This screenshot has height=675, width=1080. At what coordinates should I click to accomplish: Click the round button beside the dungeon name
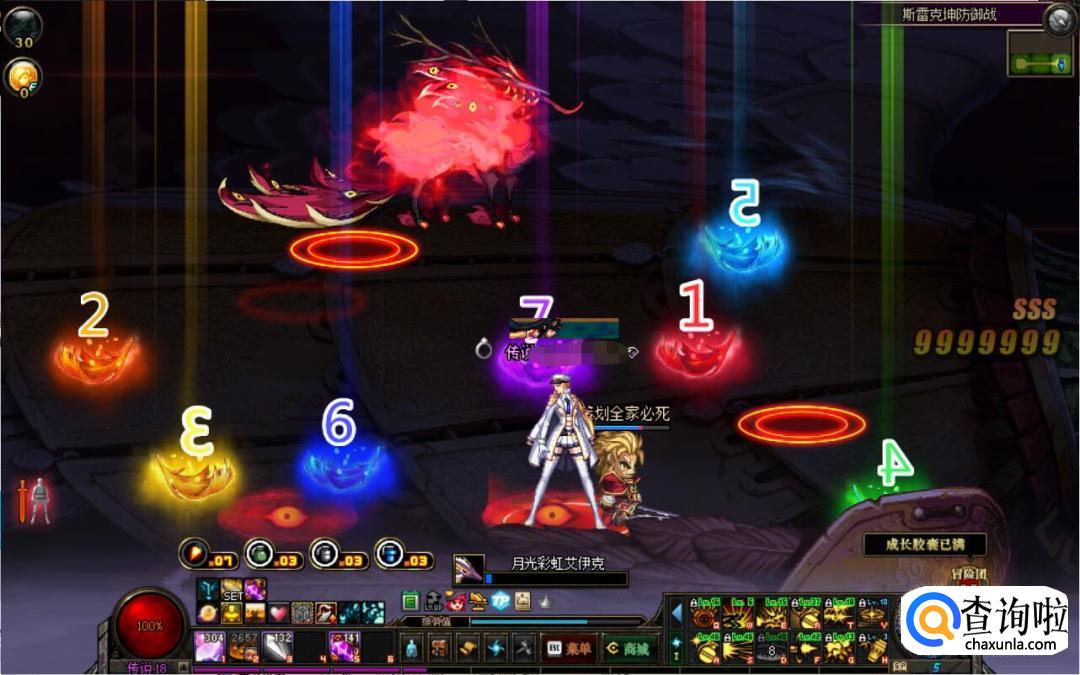(1058, 18)
